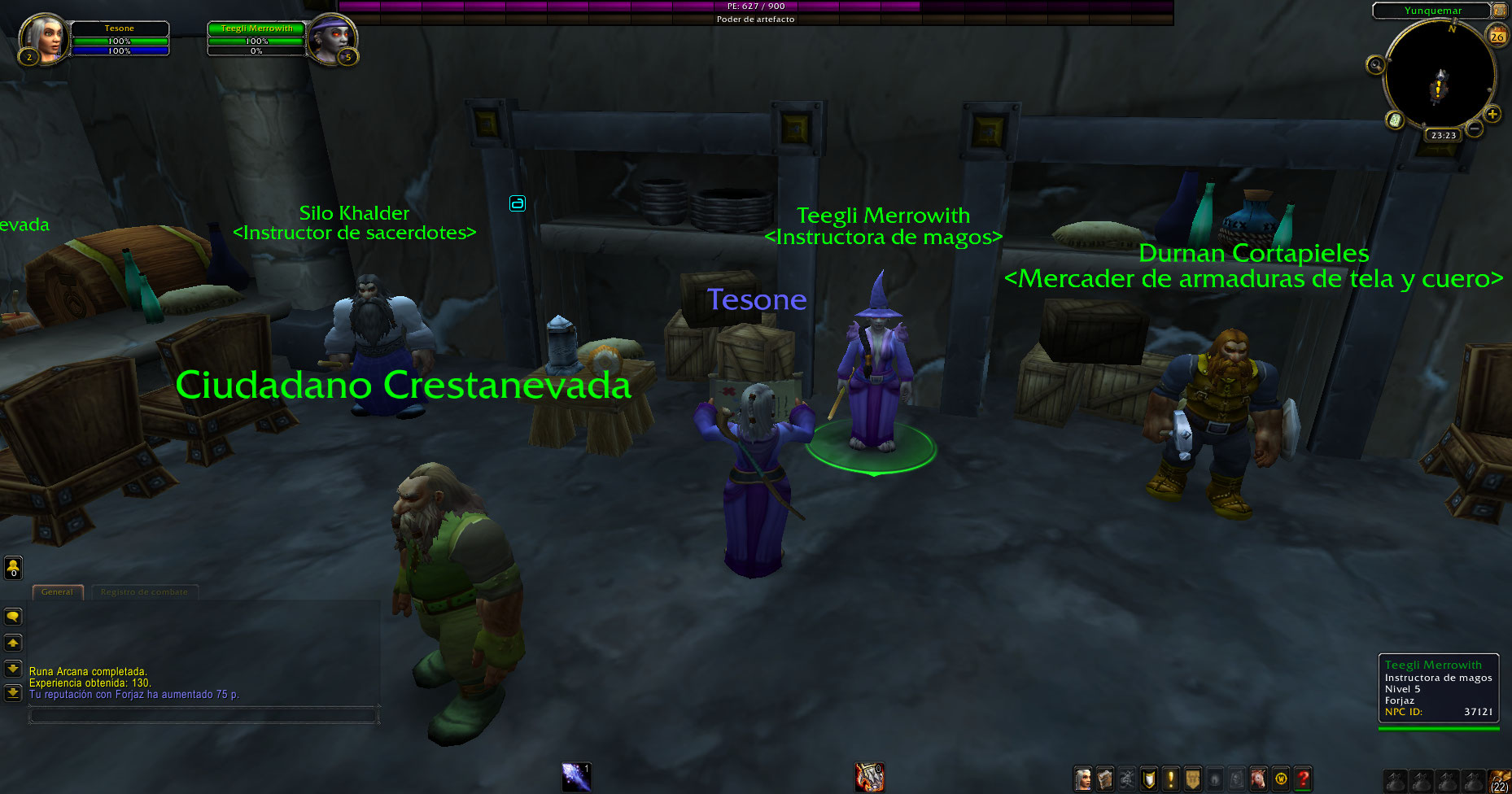The image size is (1512, 794).
Task: Zoom in the minimap with the plus button
Action: pyautogui.click(x=1492, y=115)
